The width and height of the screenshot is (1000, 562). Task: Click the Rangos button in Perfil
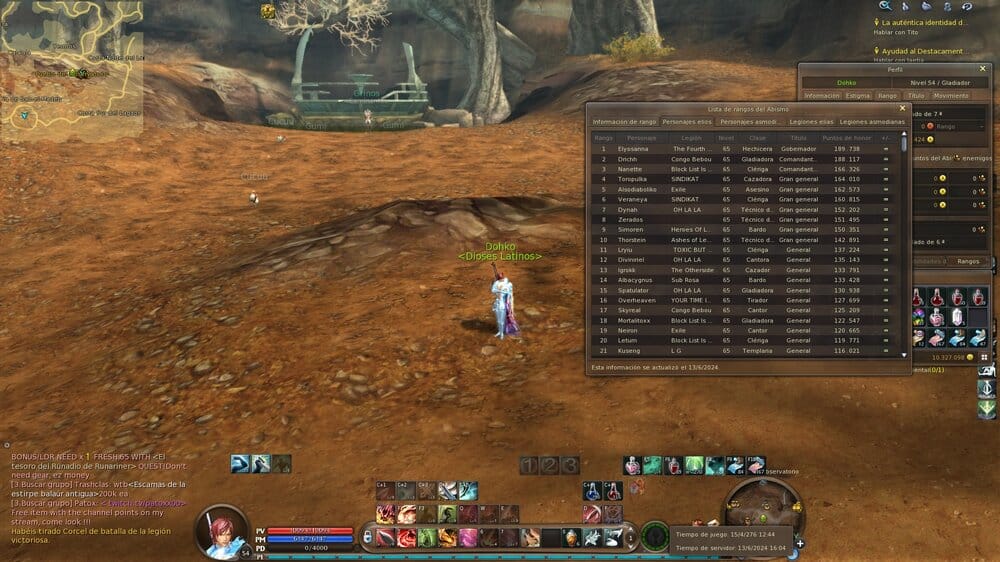(968, 260)
